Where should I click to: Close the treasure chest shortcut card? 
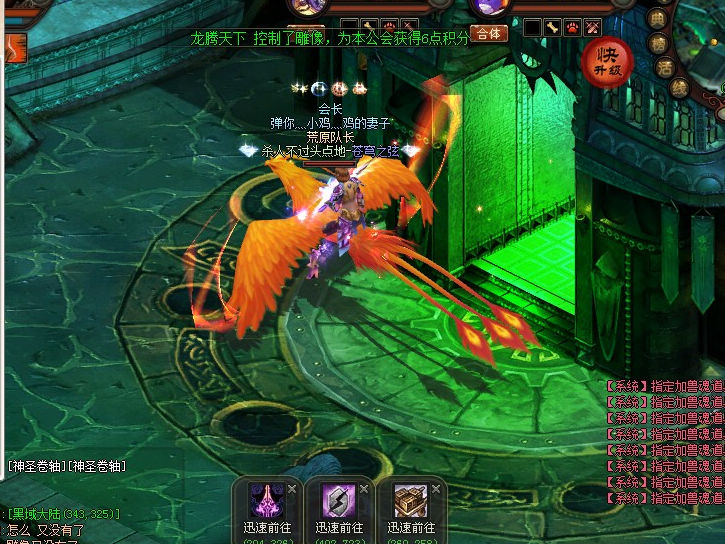(435, 488)
